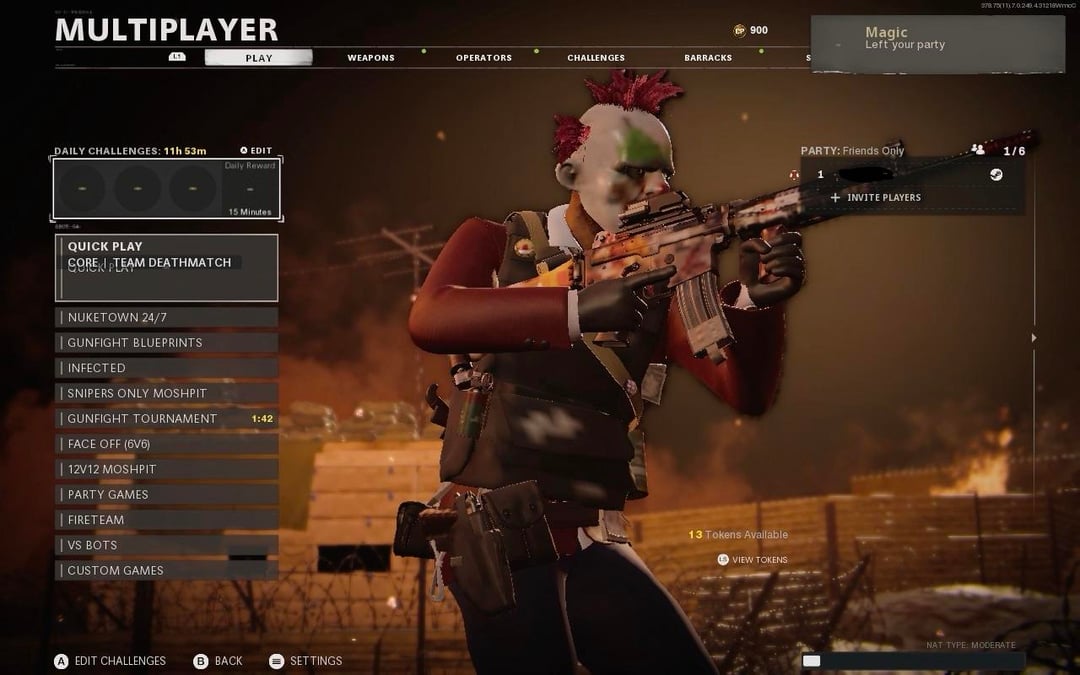Switch to the Weapons tab
1080x675 pixels.
[x=371, y=58]
